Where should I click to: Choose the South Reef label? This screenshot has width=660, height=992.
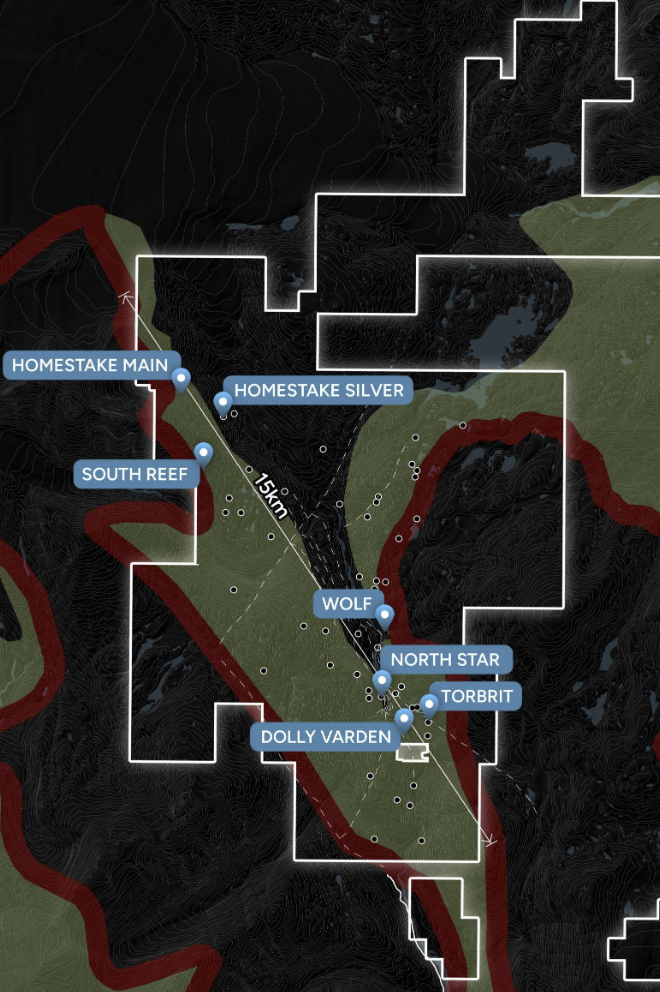134,474
